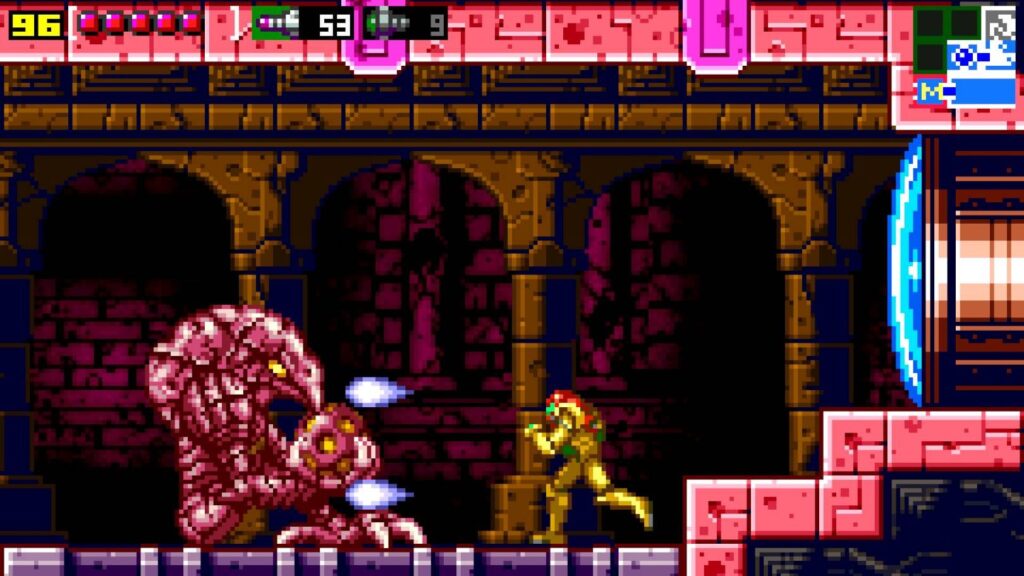Select the missile weapon icon
1024x576 pixels.
click(274, 22)
